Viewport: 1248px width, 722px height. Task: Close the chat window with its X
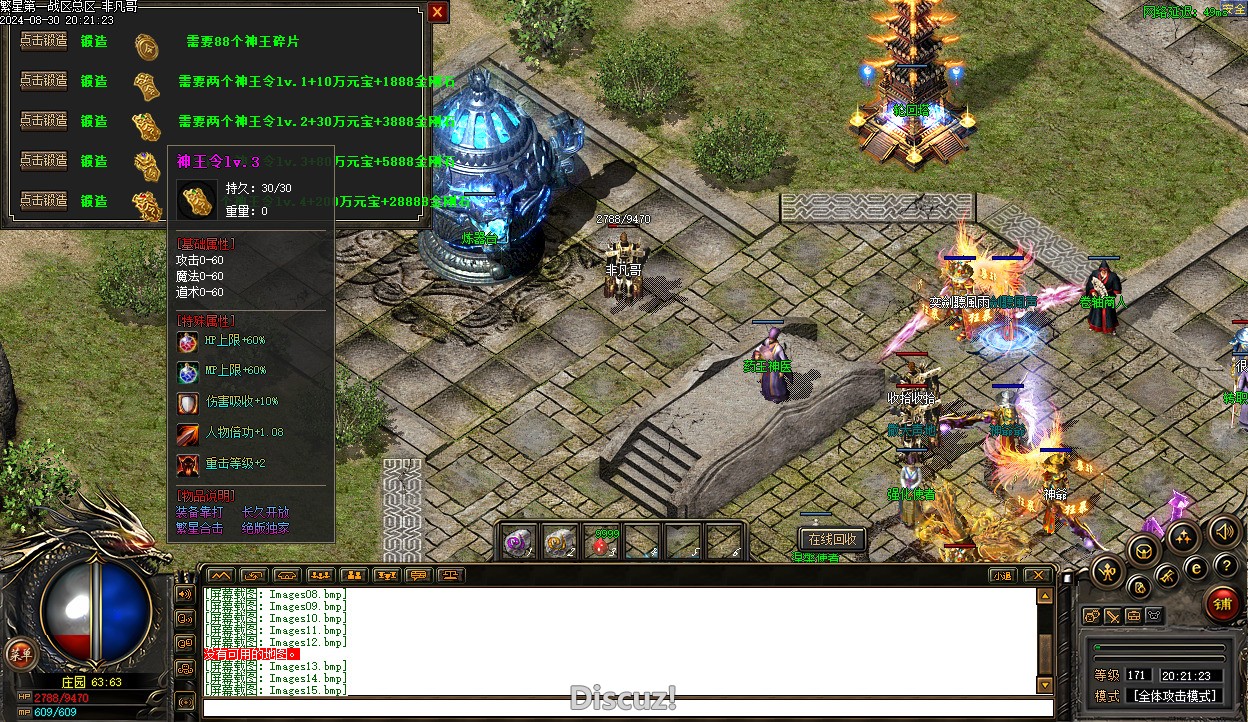[1037, 575]
